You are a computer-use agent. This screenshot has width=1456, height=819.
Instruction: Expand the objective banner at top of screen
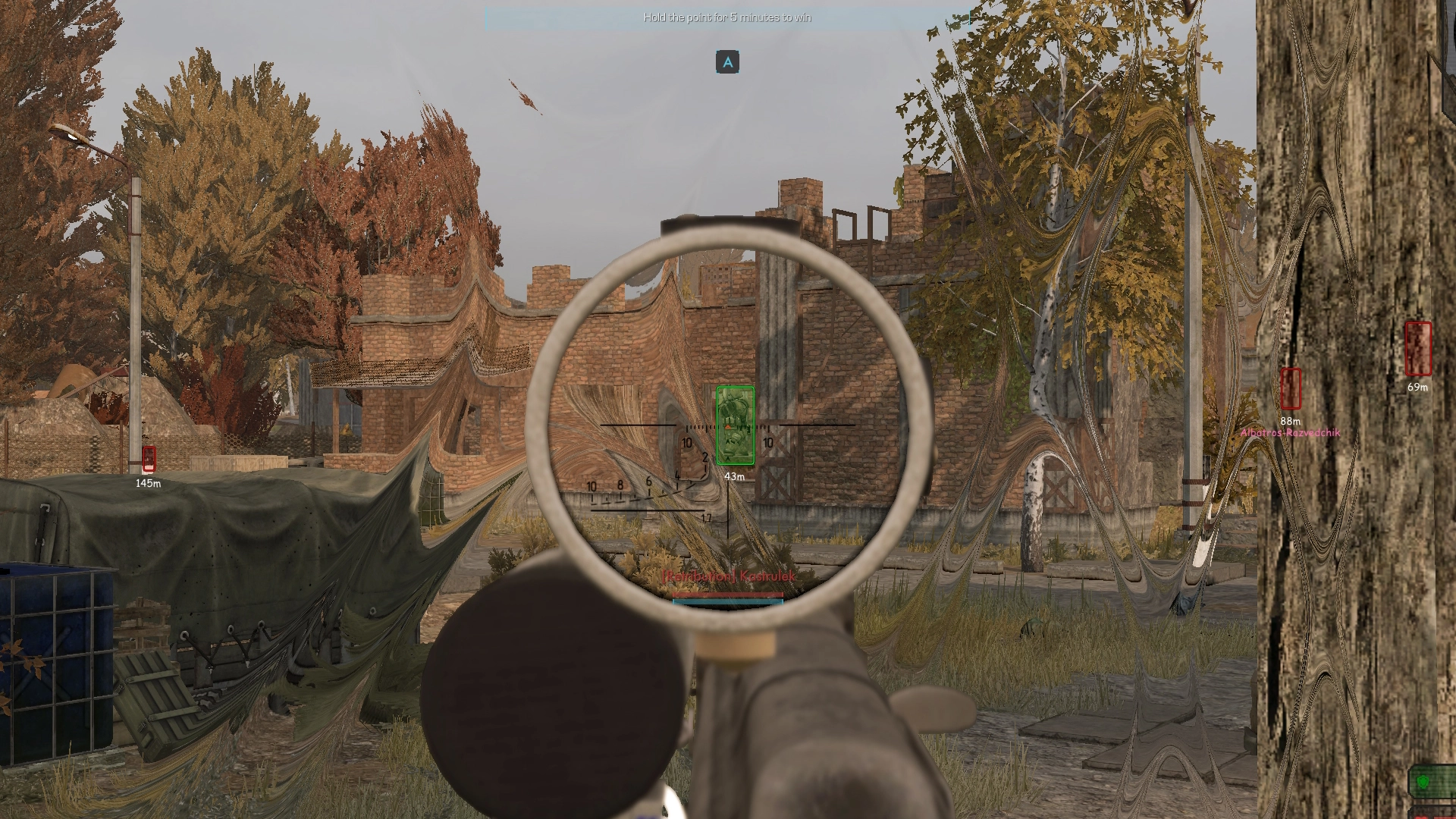pos(726,17)
